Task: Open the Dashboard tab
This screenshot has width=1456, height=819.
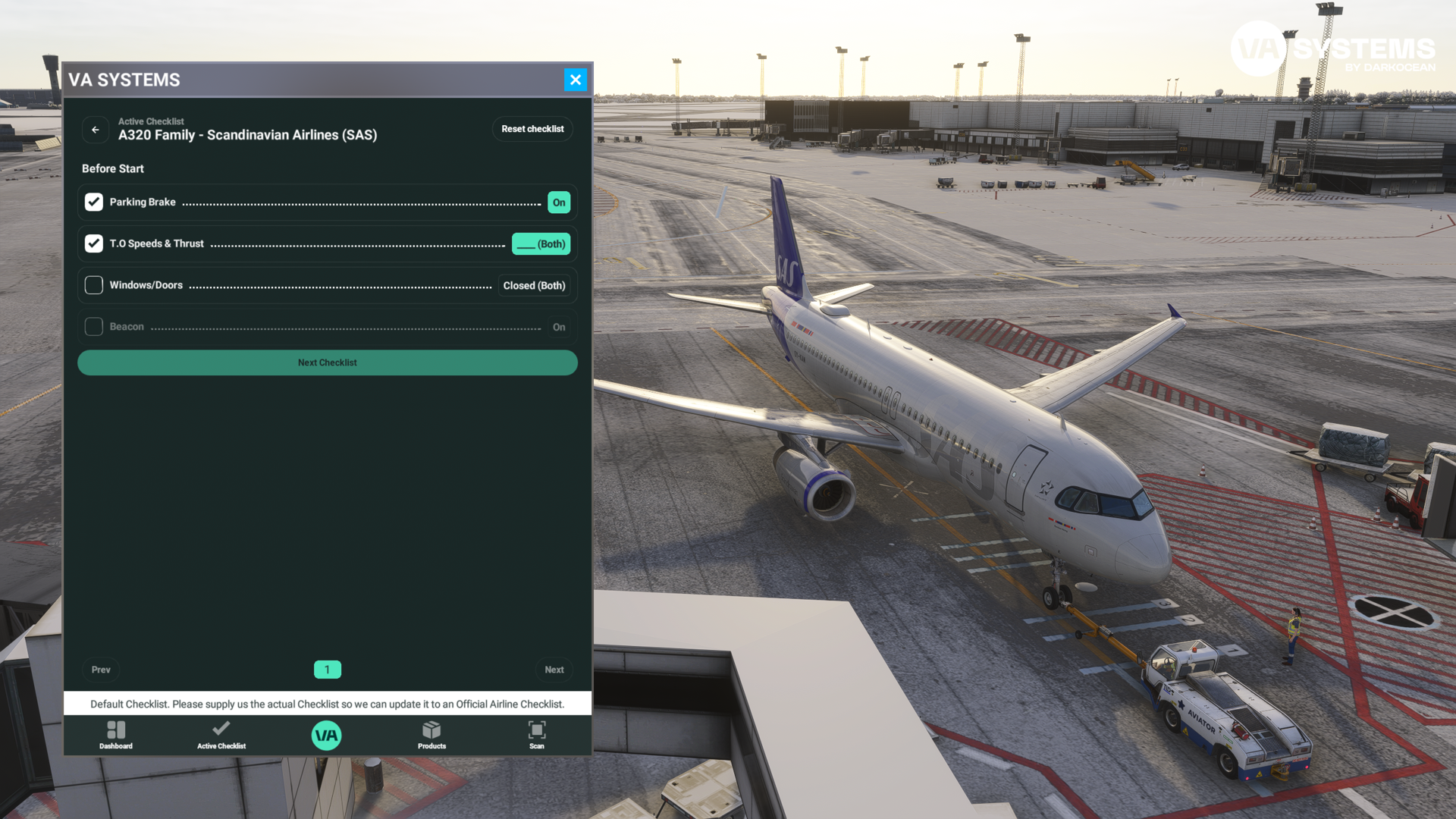Action: (116, 735)
